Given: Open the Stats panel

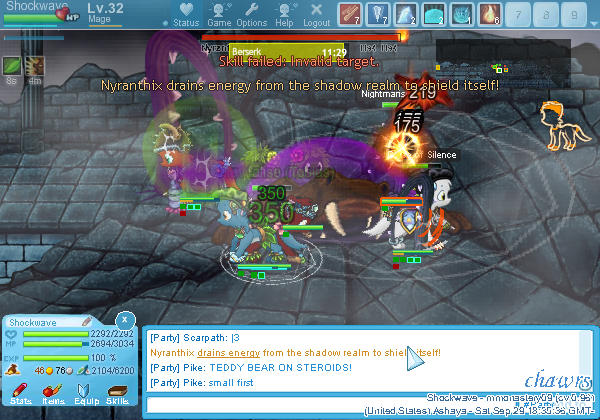Looking at the screenshot, I should (21, 394).
